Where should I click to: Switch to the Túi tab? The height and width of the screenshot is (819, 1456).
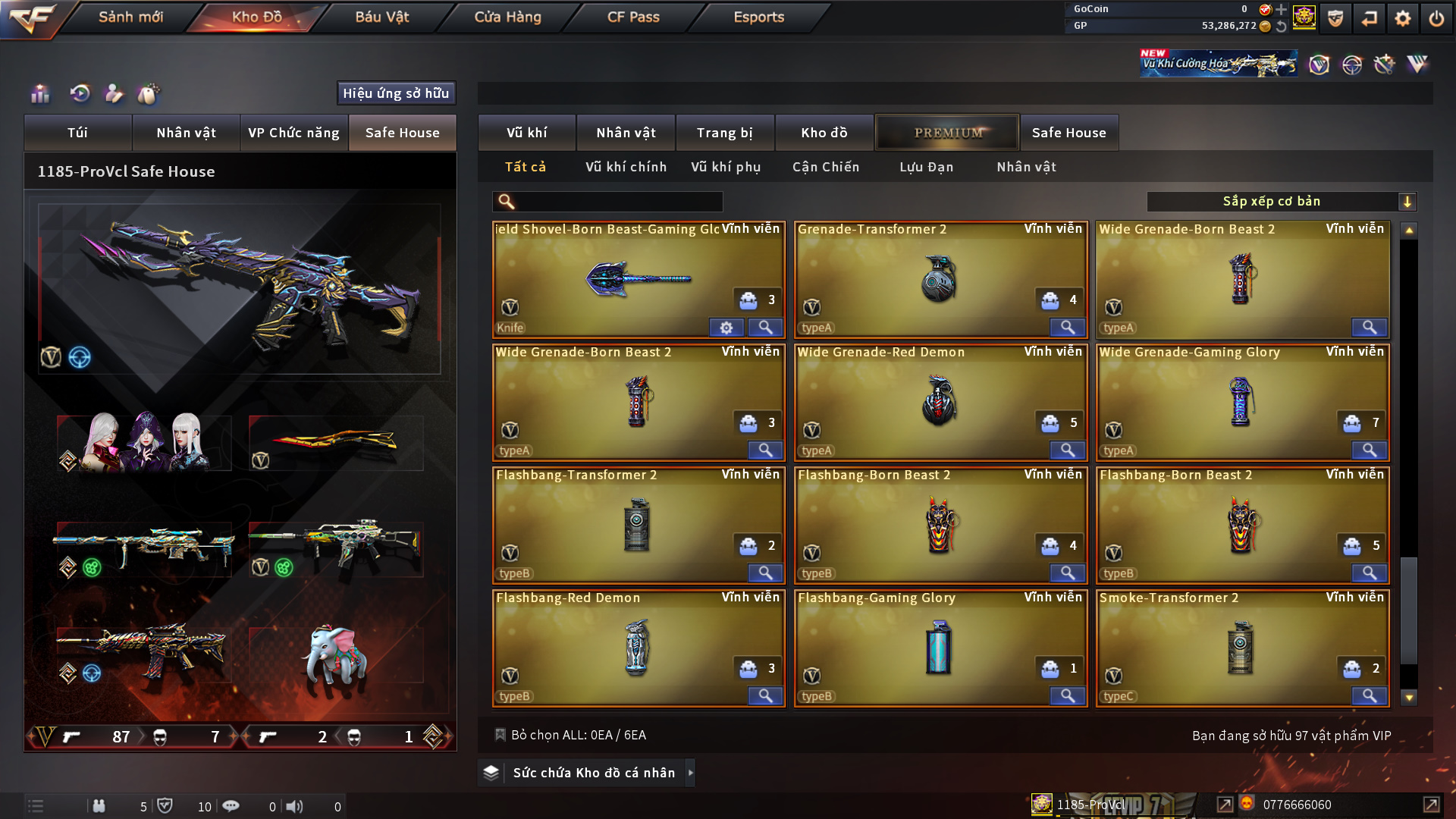pyautogui.click(x=77, y=133)
